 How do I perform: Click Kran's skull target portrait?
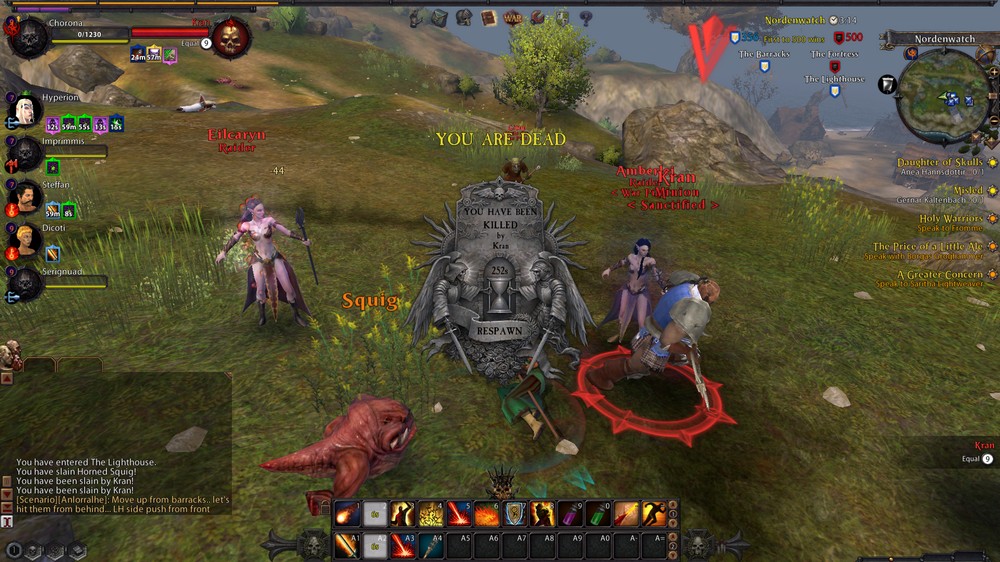[x=231, y=38]
